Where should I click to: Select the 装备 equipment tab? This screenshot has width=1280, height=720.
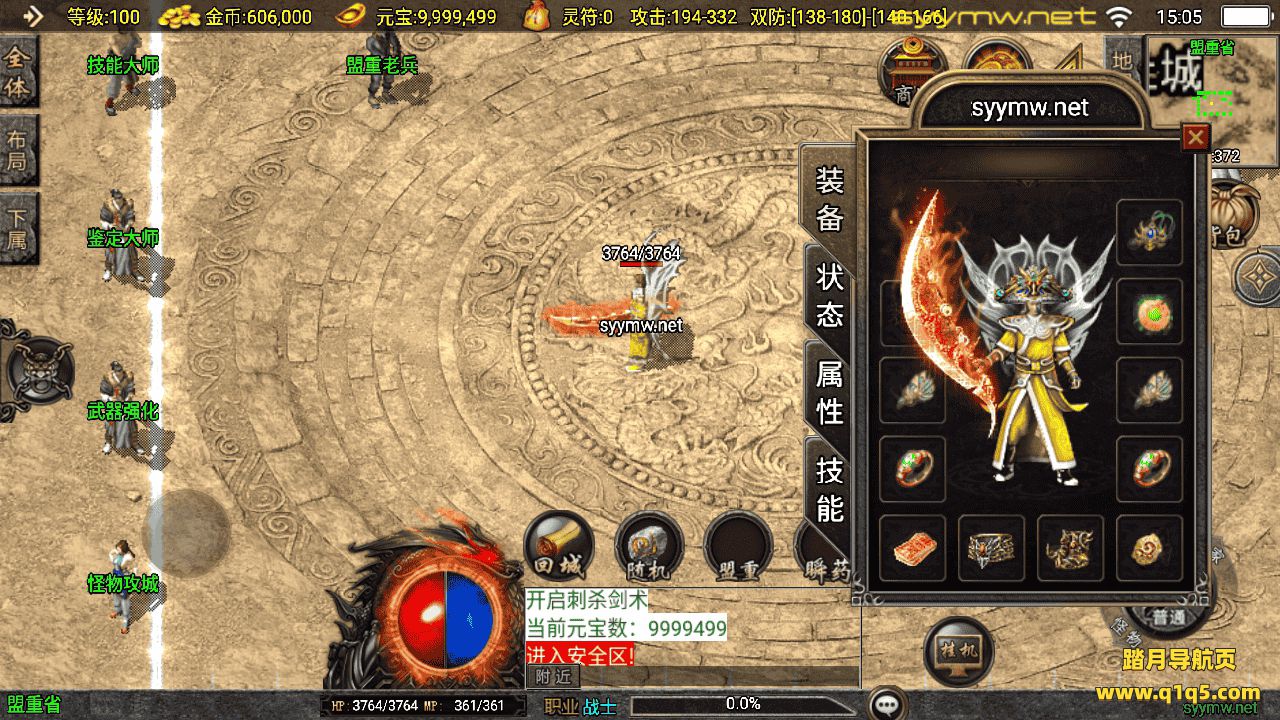coord(830,198)
